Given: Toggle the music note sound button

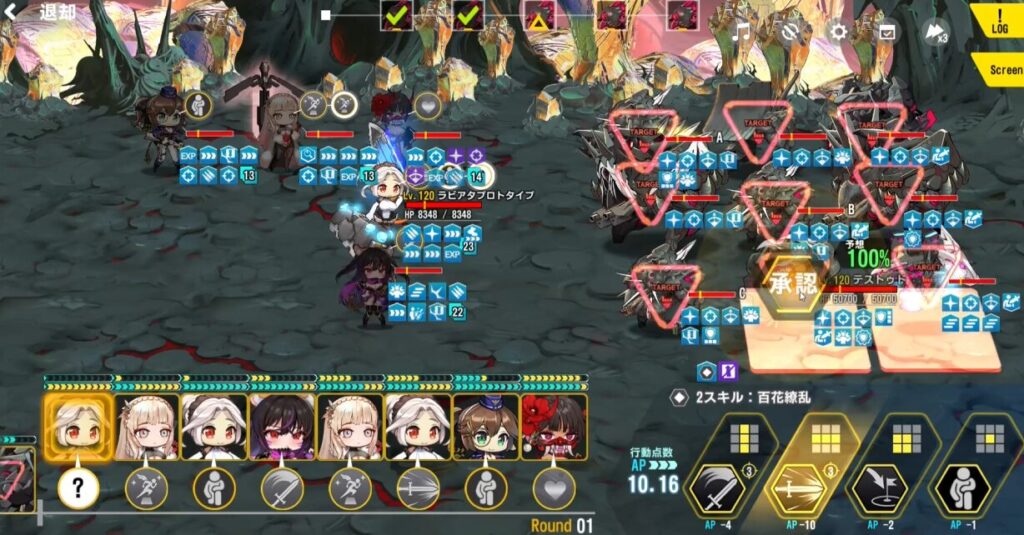Looking at the screenshot, I should (x=741, y=31).
